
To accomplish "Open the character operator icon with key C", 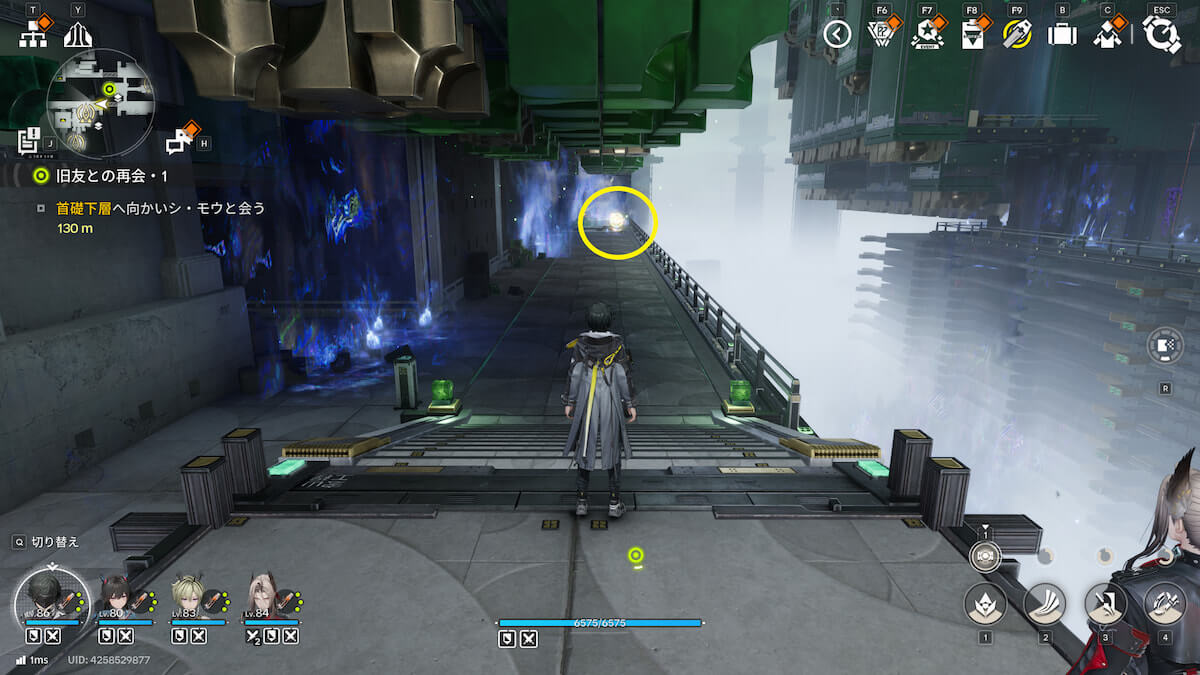I will click(x=1106, y=36).
